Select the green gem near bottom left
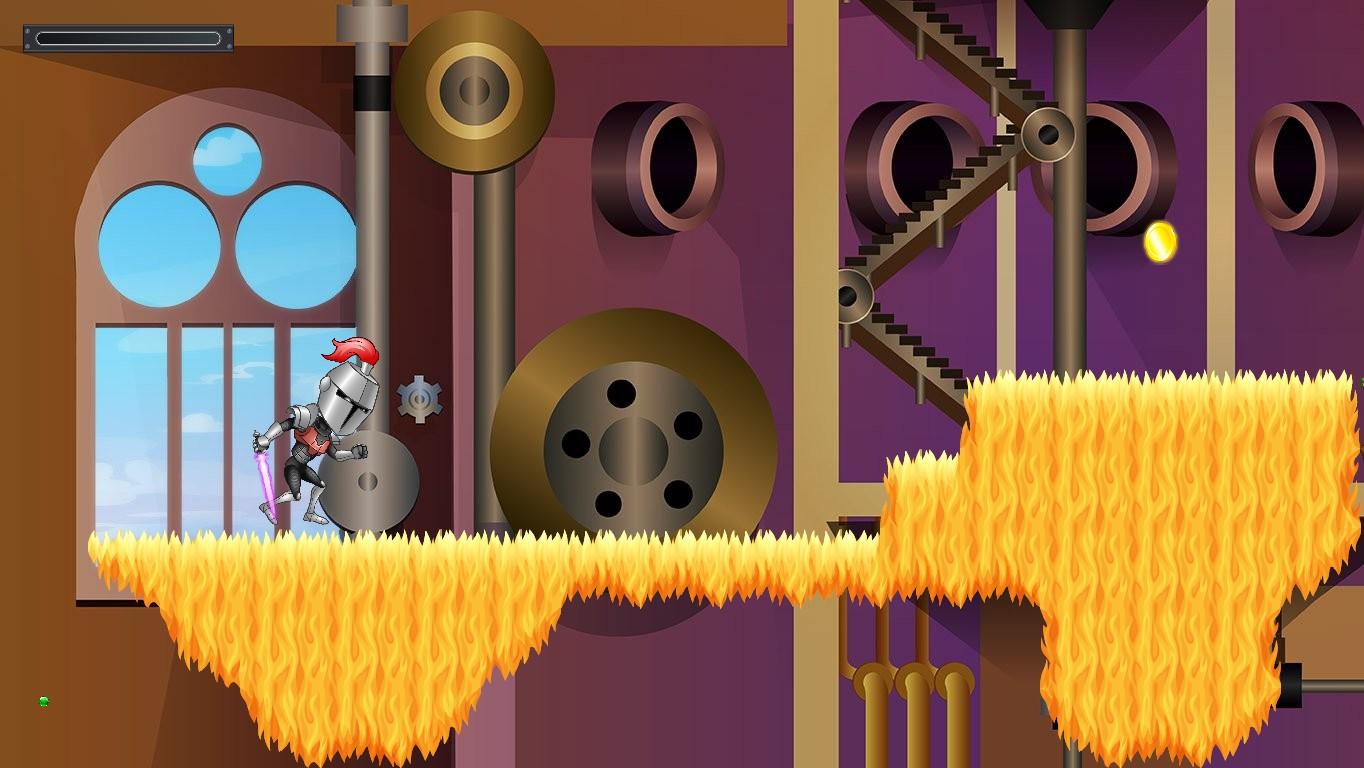The height and width of the screenshot is (768, 1364). (x=42, y=700)
